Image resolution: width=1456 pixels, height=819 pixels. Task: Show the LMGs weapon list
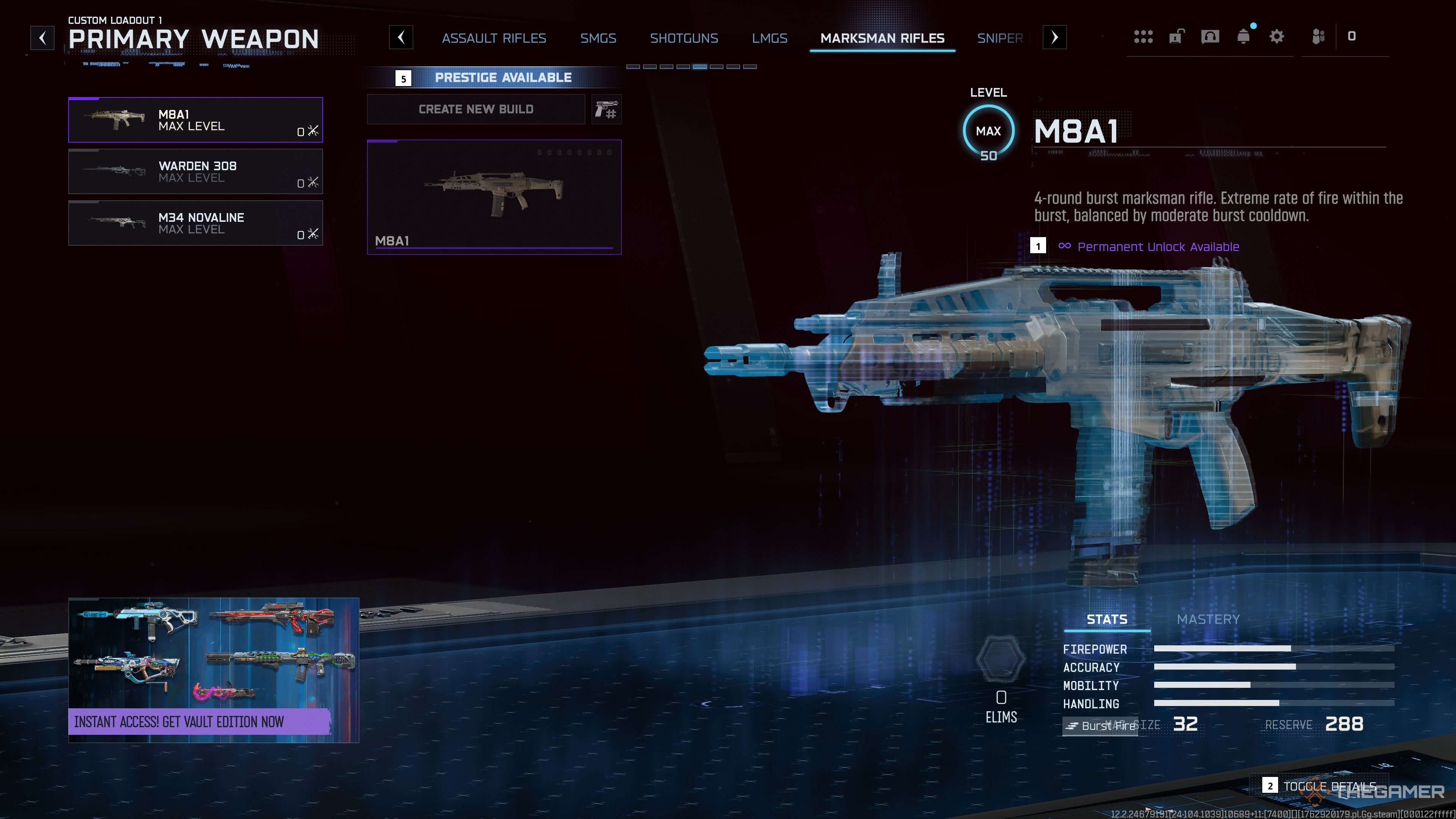click(x=769, y=38)
